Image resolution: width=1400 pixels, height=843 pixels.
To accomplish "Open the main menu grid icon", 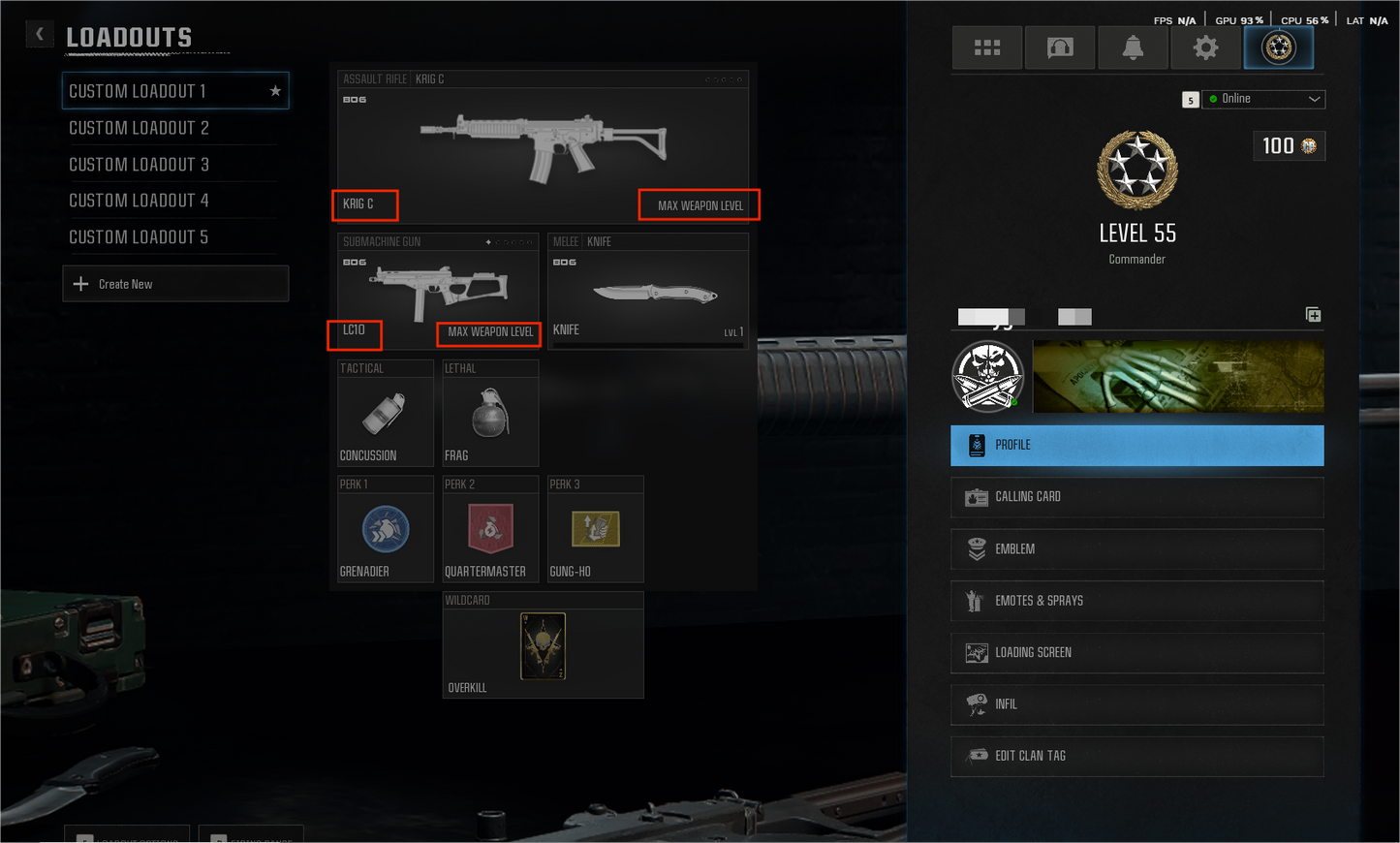I will pos(986,47).
